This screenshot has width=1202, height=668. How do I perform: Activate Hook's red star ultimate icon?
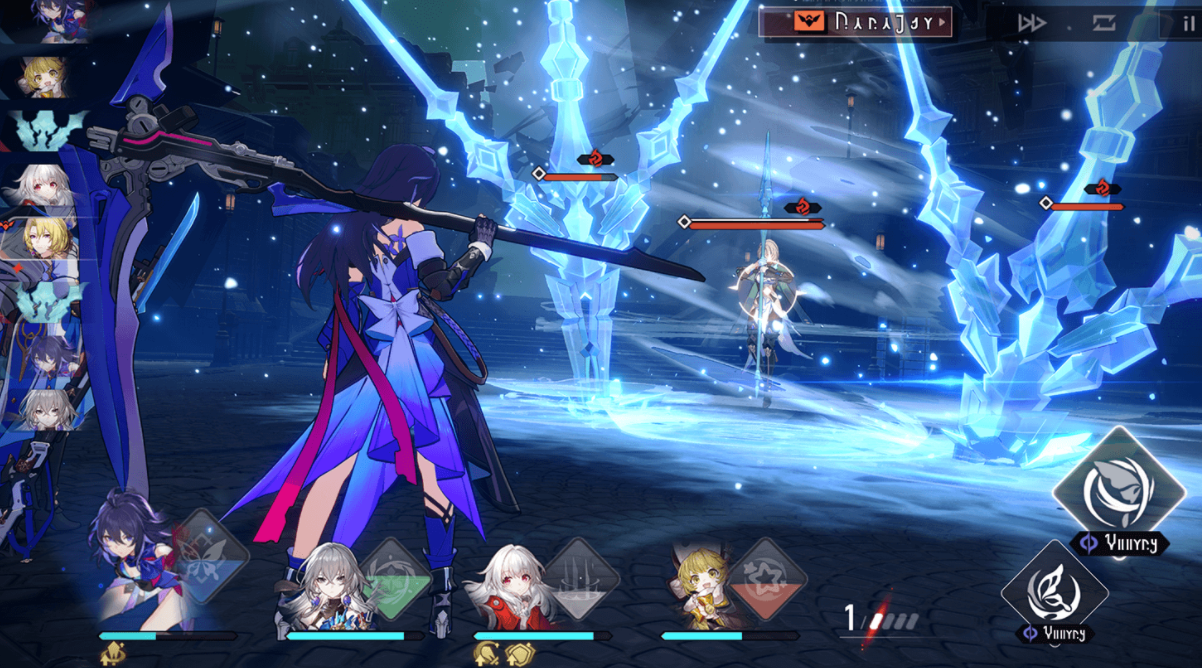click(x=767, y=580)
